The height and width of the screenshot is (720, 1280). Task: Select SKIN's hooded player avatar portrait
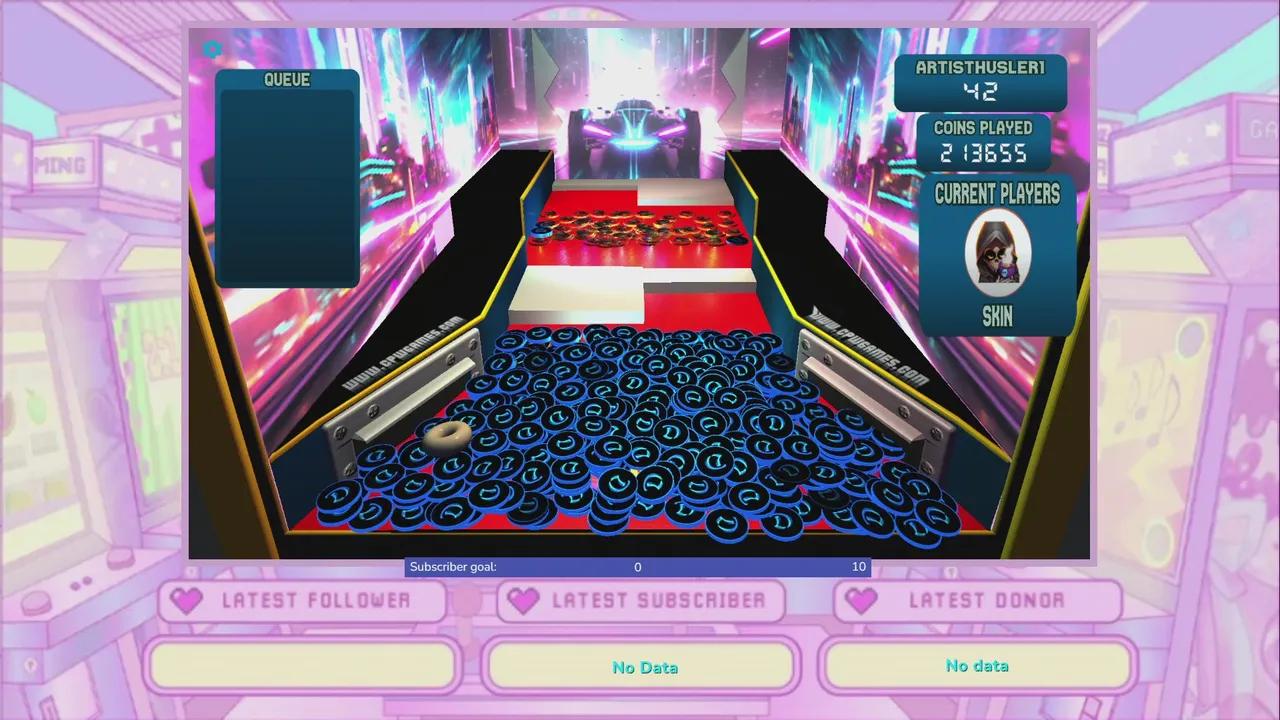coord(997,252)
